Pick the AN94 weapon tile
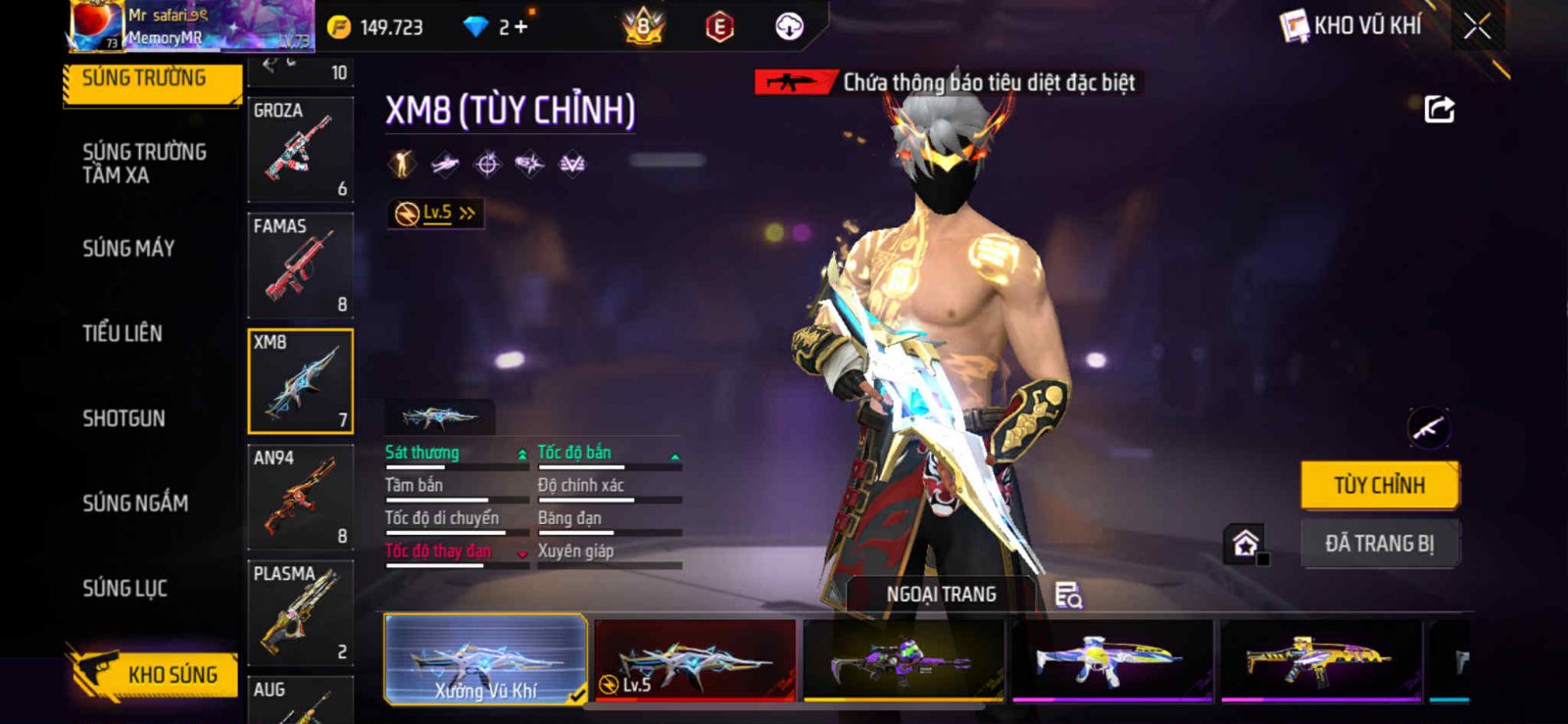The width and height of the screenshot is (1568, 724). tap(300, 497)
